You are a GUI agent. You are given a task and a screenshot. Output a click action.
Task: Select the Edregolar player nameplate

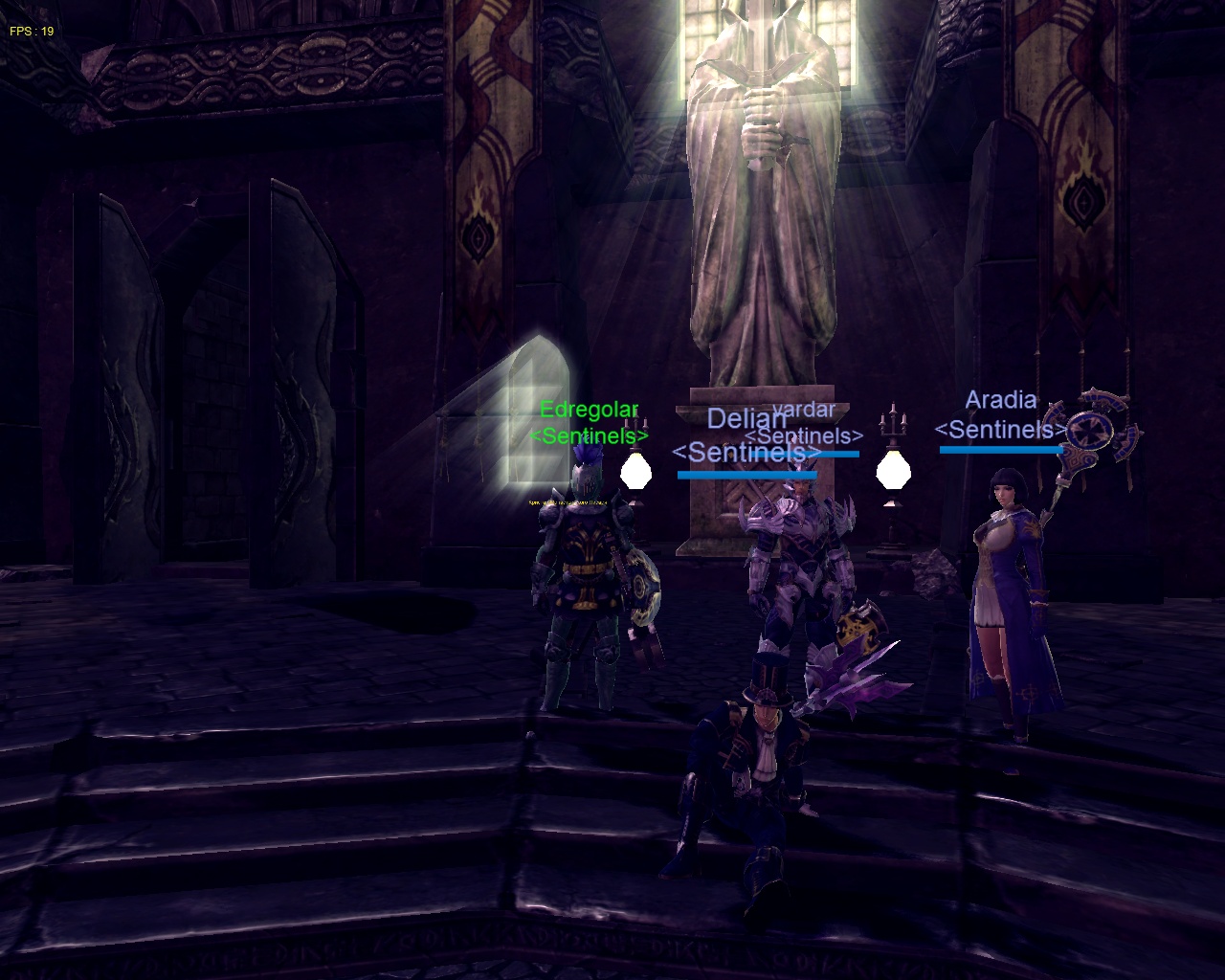pyautogui.click(x=589, y=411)
